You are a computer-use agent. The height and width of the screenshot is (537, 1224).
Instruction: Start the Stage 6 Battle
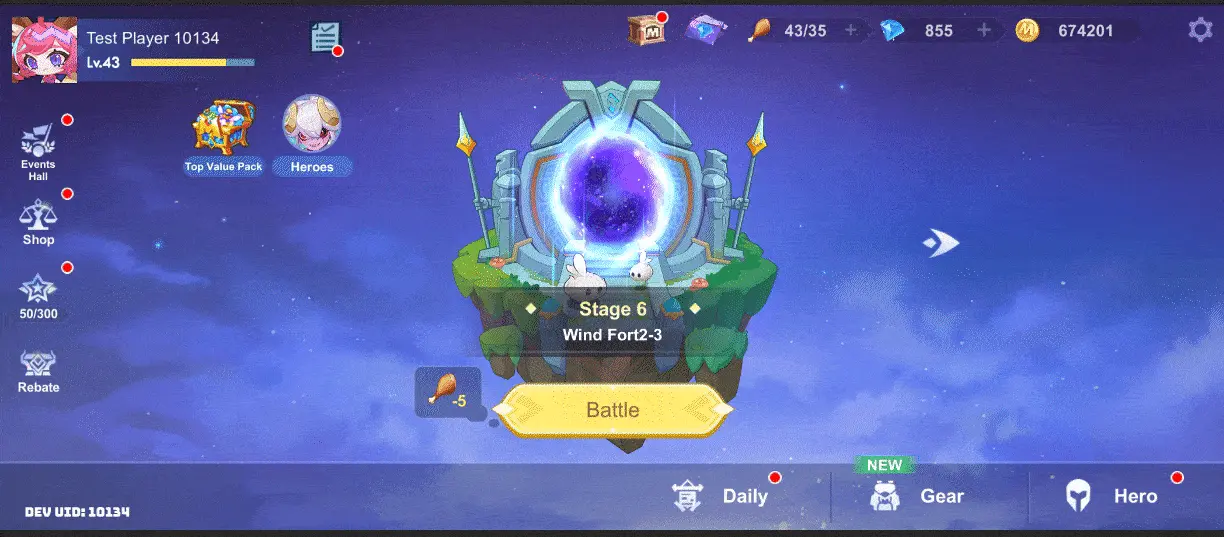612,410
